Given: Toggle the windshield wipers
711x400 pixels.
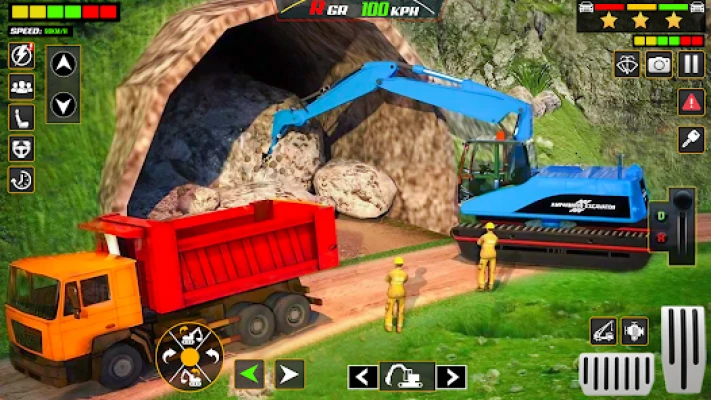Looking at the screenshot, I should click(626, 65).
